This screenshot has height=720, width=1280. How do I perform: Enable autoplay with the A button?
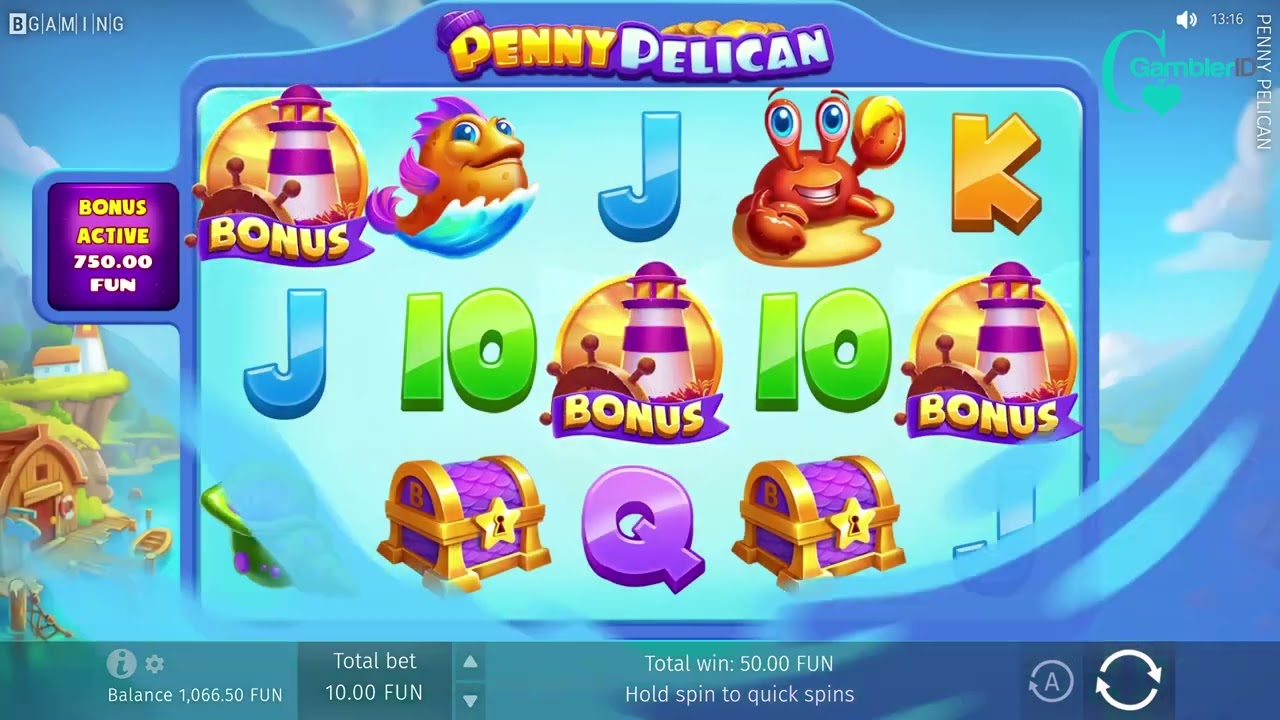[1050, 682]
